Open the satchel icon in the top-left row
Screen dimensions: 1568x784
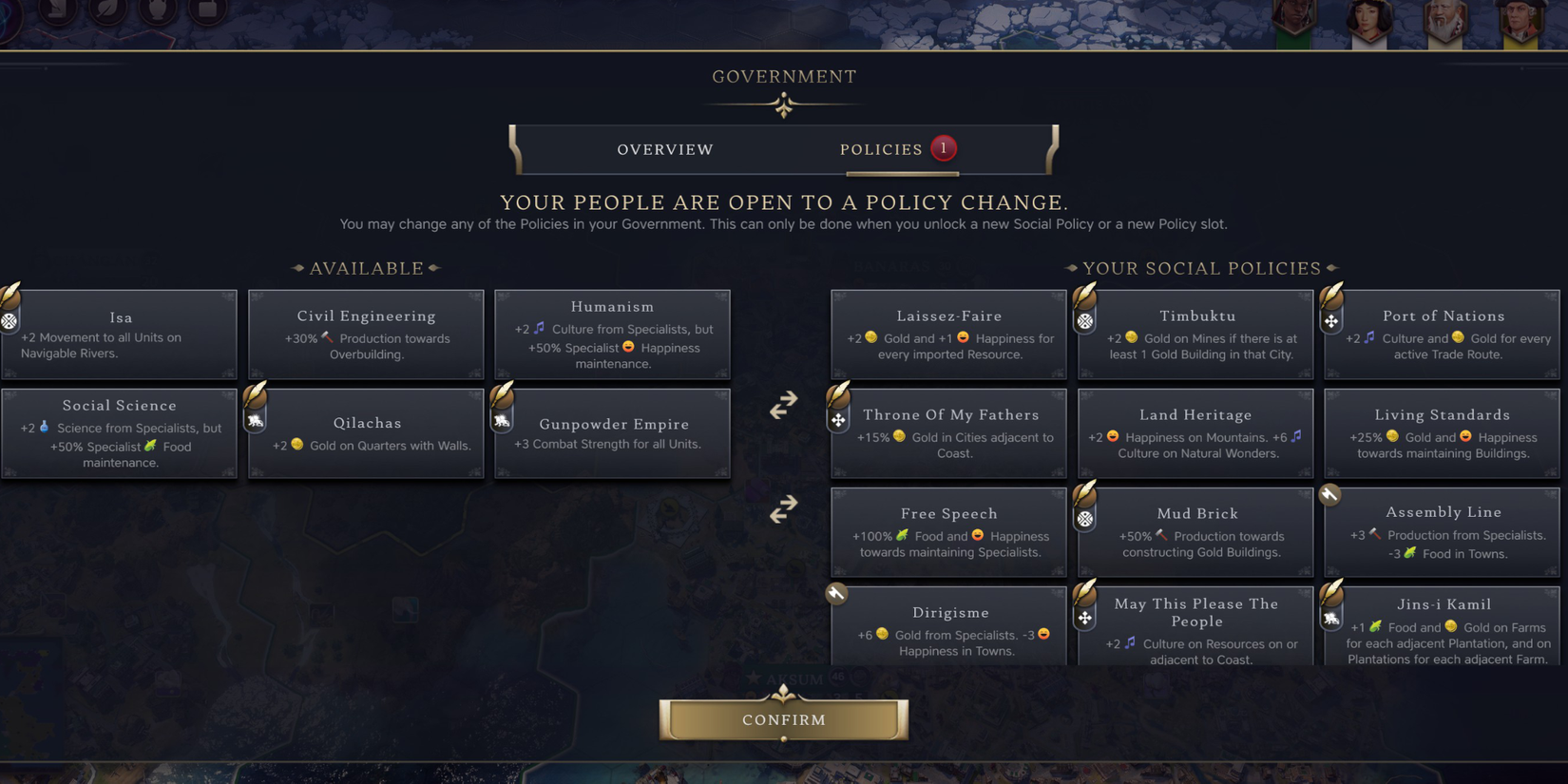click(205, 11)
